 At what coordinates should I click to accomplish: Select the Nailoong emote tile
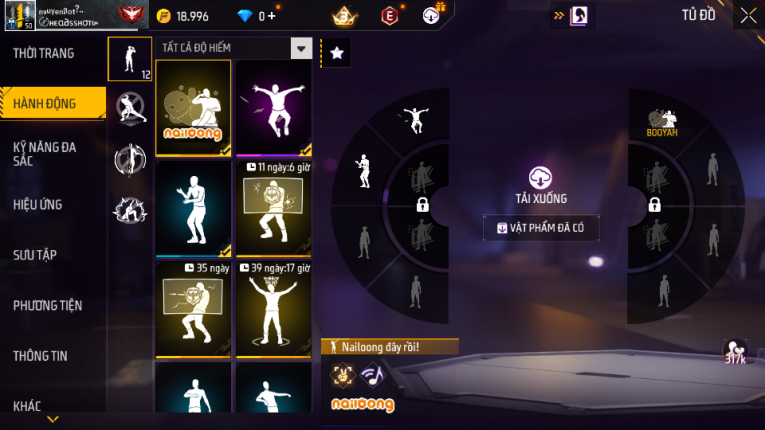click(x=193, y=108)
